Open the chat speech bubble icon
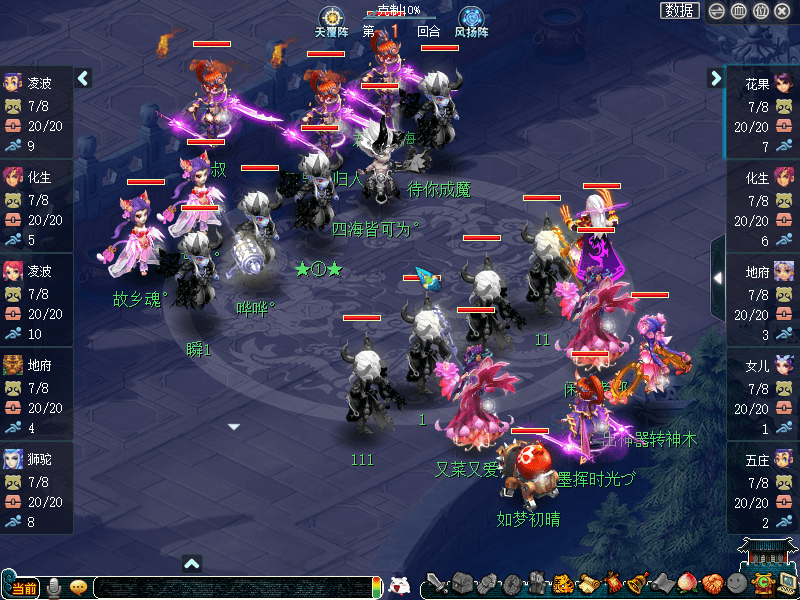This screenshot has height=600, width=800. point(78,587)
